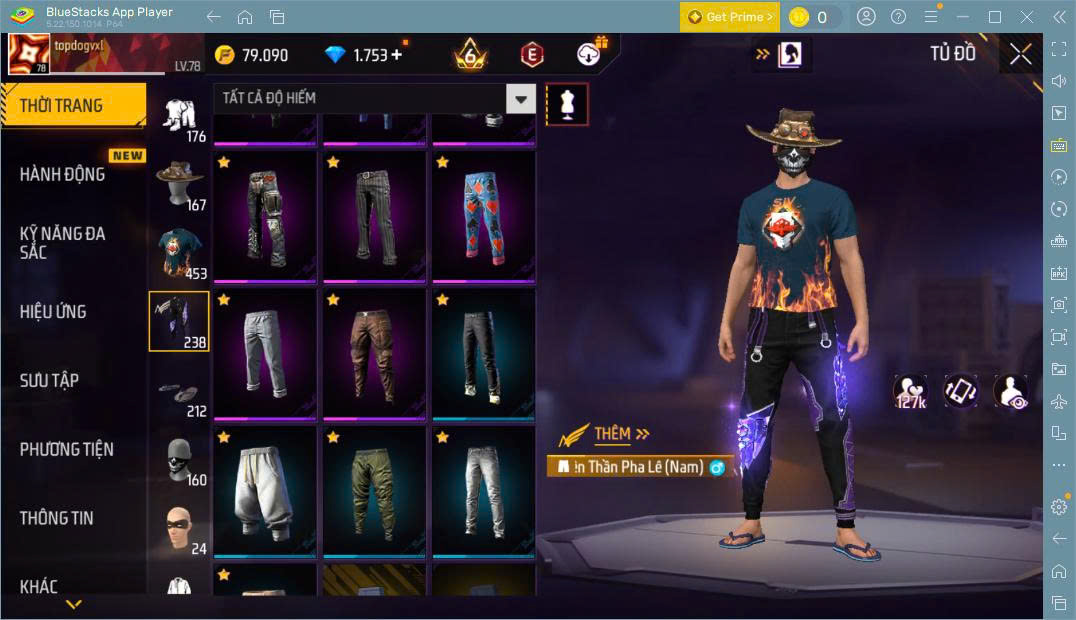
Task: Select the skull mask category
Action: (x=180, y=460)
